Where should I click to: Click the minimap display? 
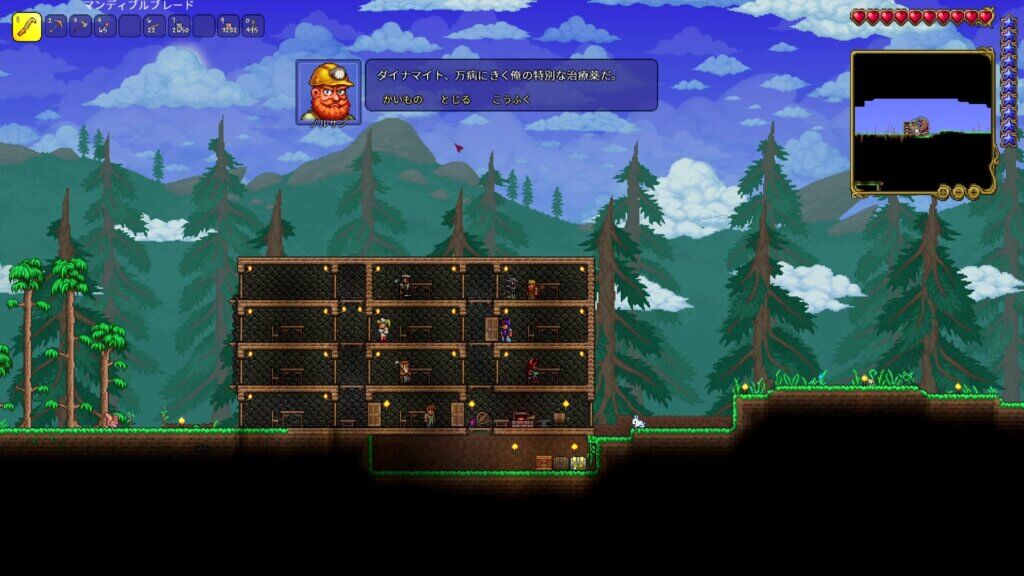click(x=922, y=120)
